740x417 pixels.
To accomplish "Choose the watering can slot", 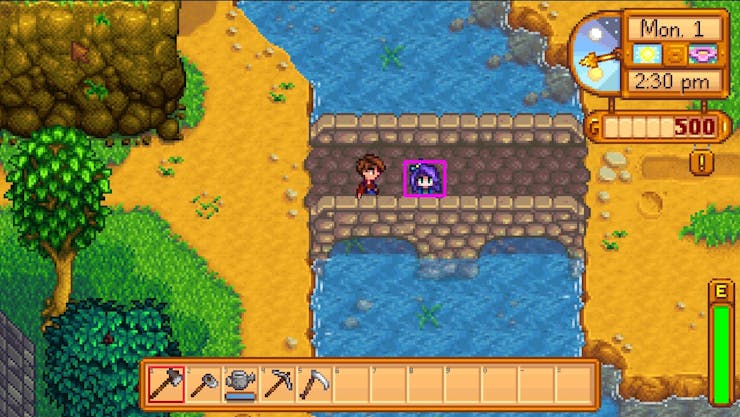I will pyautogui.click(x=240, y=384).
